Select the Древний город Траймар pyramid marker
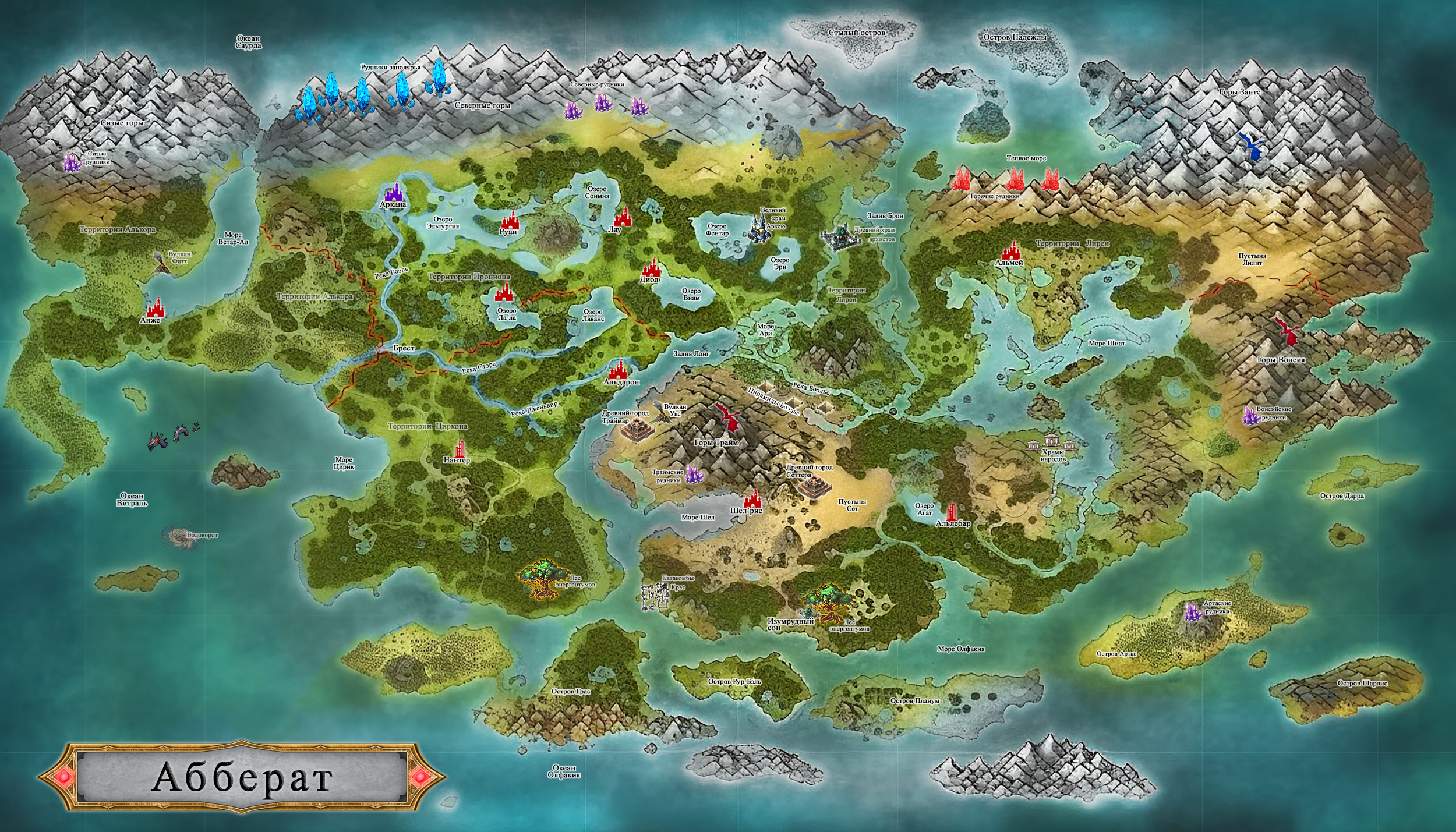1456x832 pixels. click(x=635, y=430)
